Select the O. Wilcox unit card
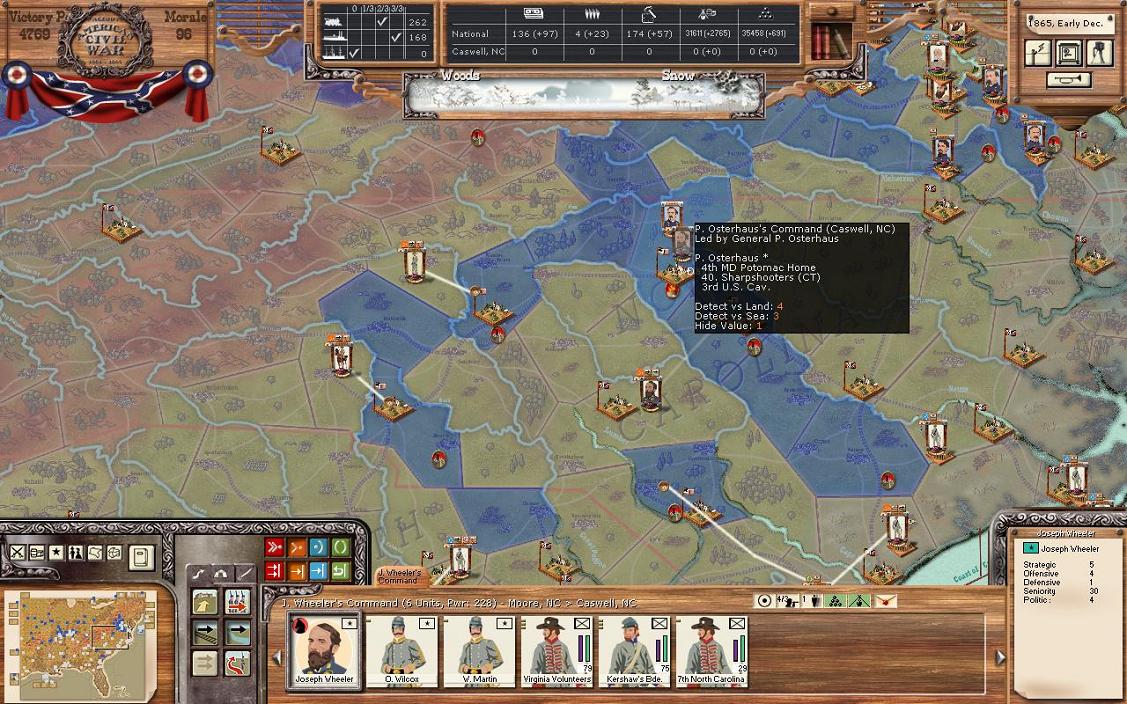The height and width of the screenshot is (704, 1127). [401, 649]
